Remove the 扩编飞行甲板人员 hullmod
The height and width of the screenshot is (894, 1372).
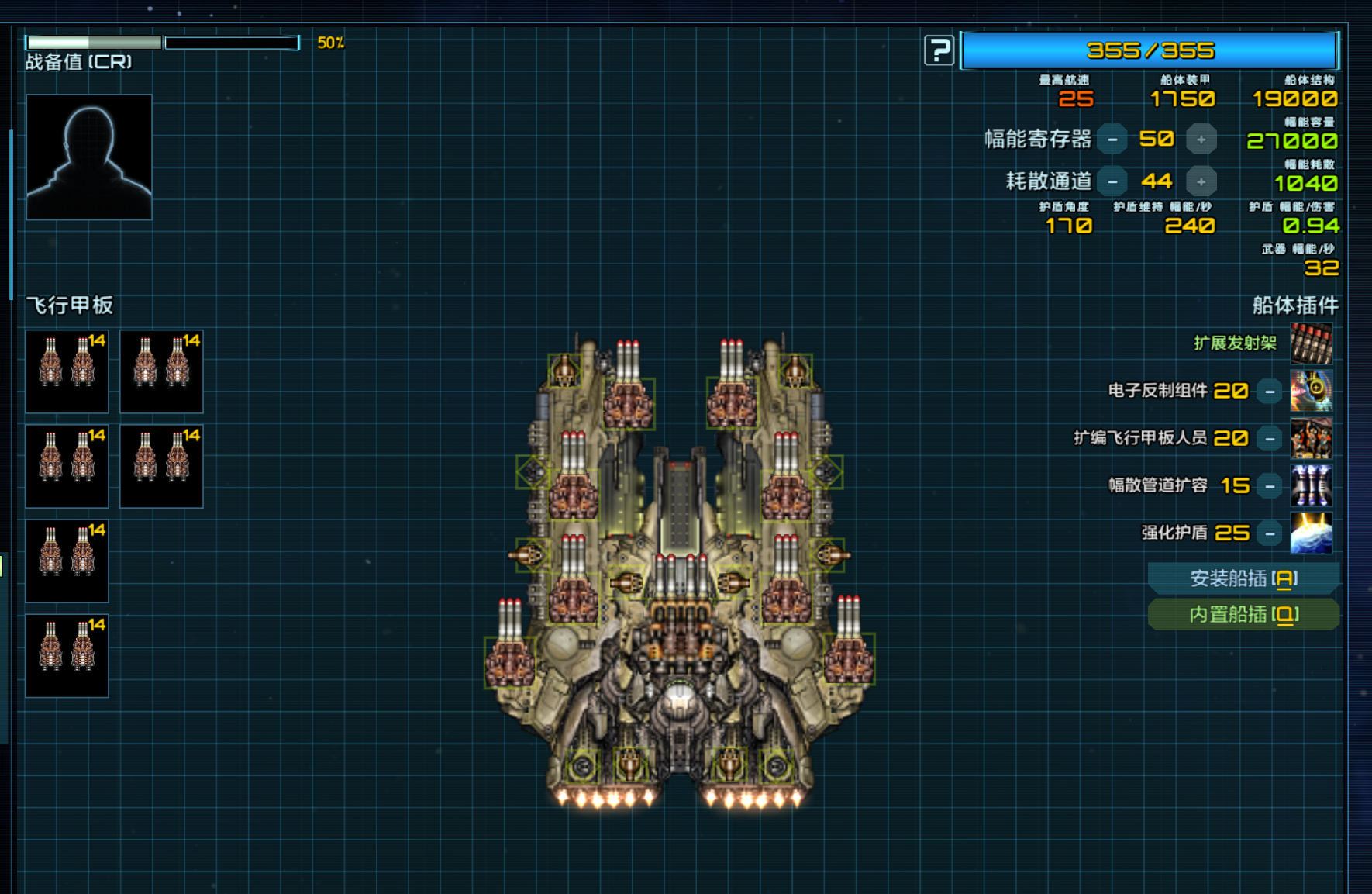pyautogui.click(x=1270, y=439)
